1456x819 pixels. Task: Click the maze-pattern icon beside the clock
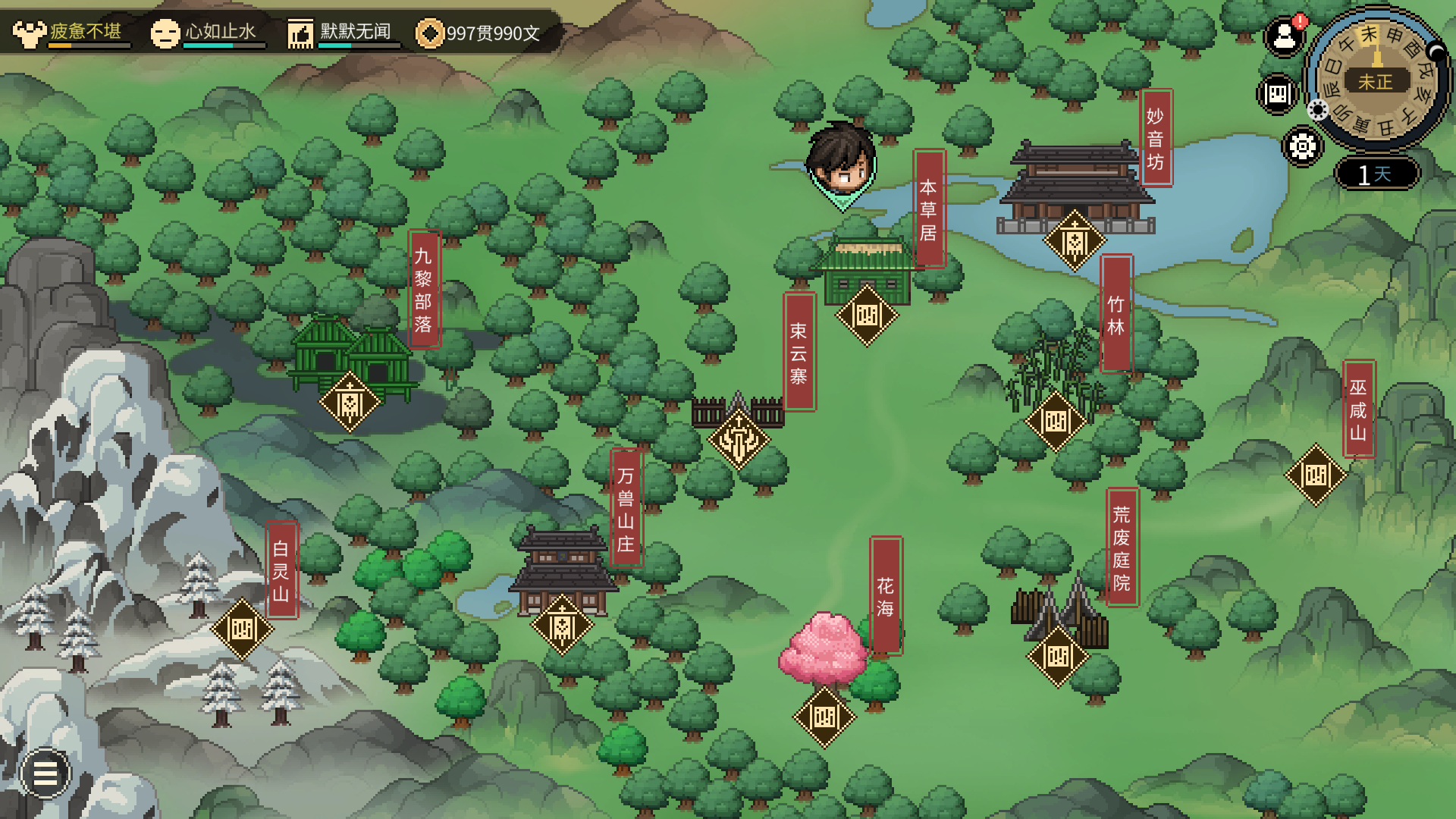click(x=1278, y=94)
